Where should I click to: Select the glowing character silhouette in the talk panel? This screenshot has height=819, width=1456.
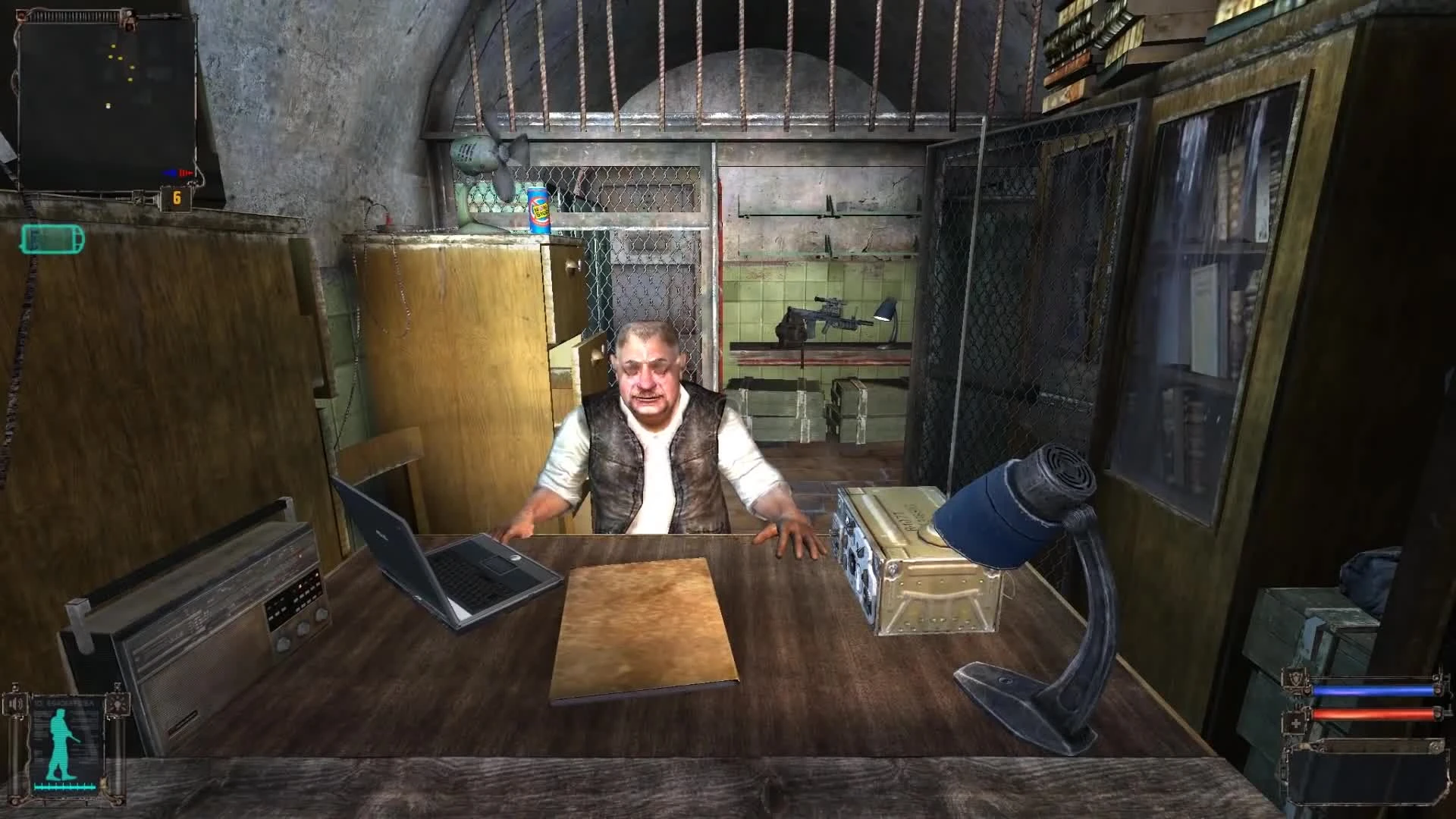point(61,743)
